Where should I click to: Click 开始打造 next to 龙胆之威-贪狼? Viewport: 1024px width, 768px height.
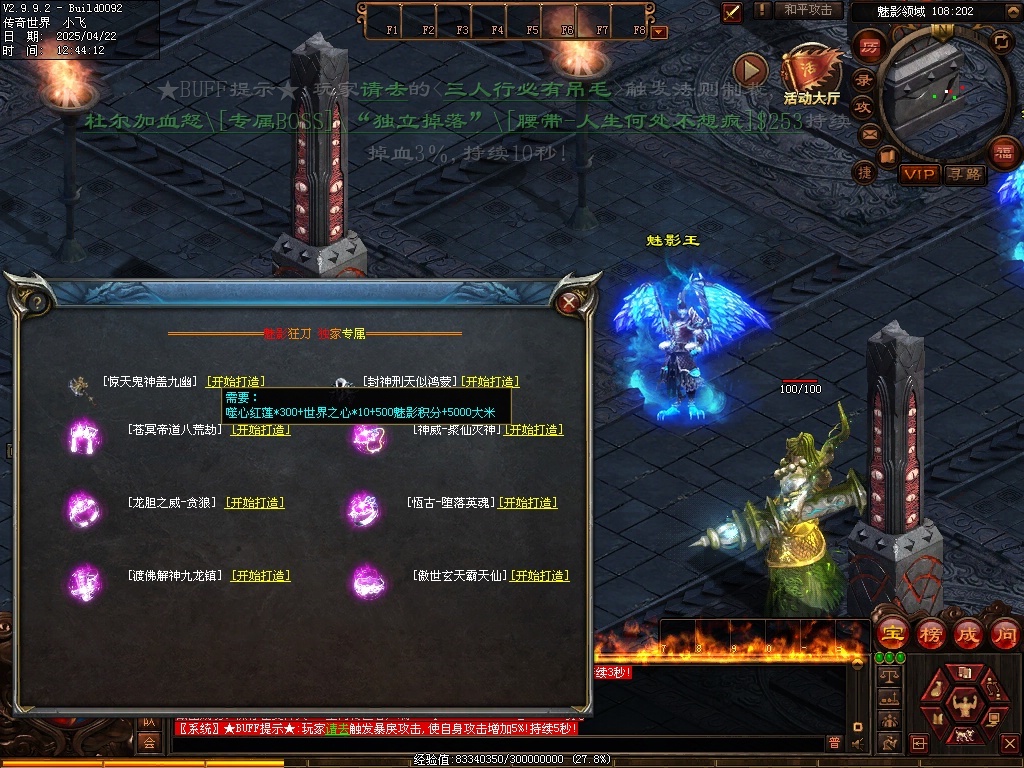click(254, 503)
